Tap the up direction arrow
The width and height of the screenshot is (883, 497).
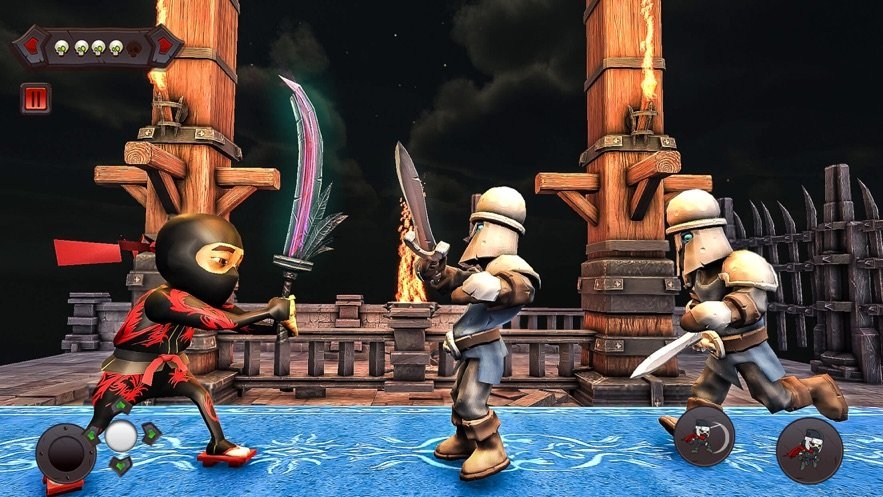point(121,407)
